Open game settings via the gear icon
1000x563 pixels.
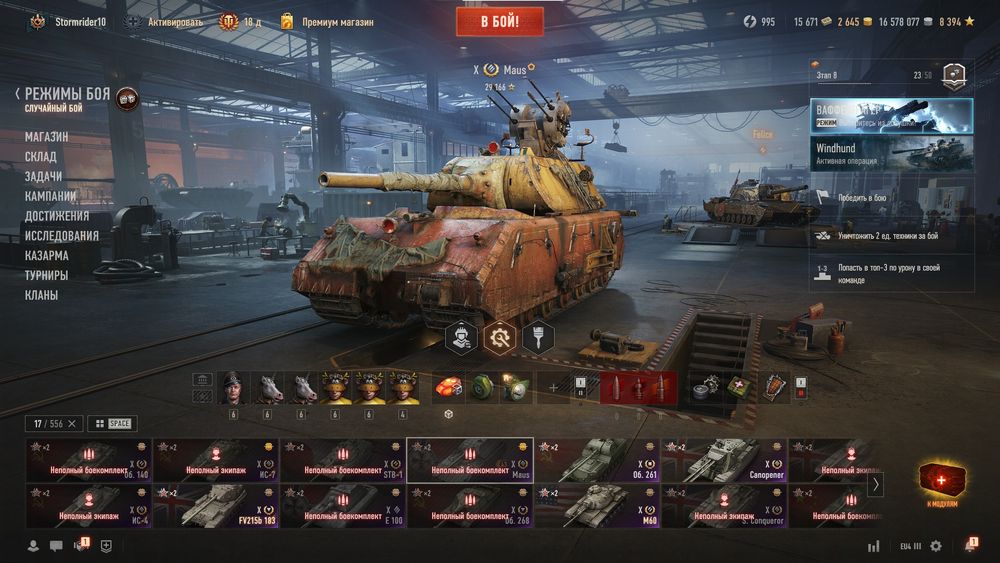click(936, 546)
